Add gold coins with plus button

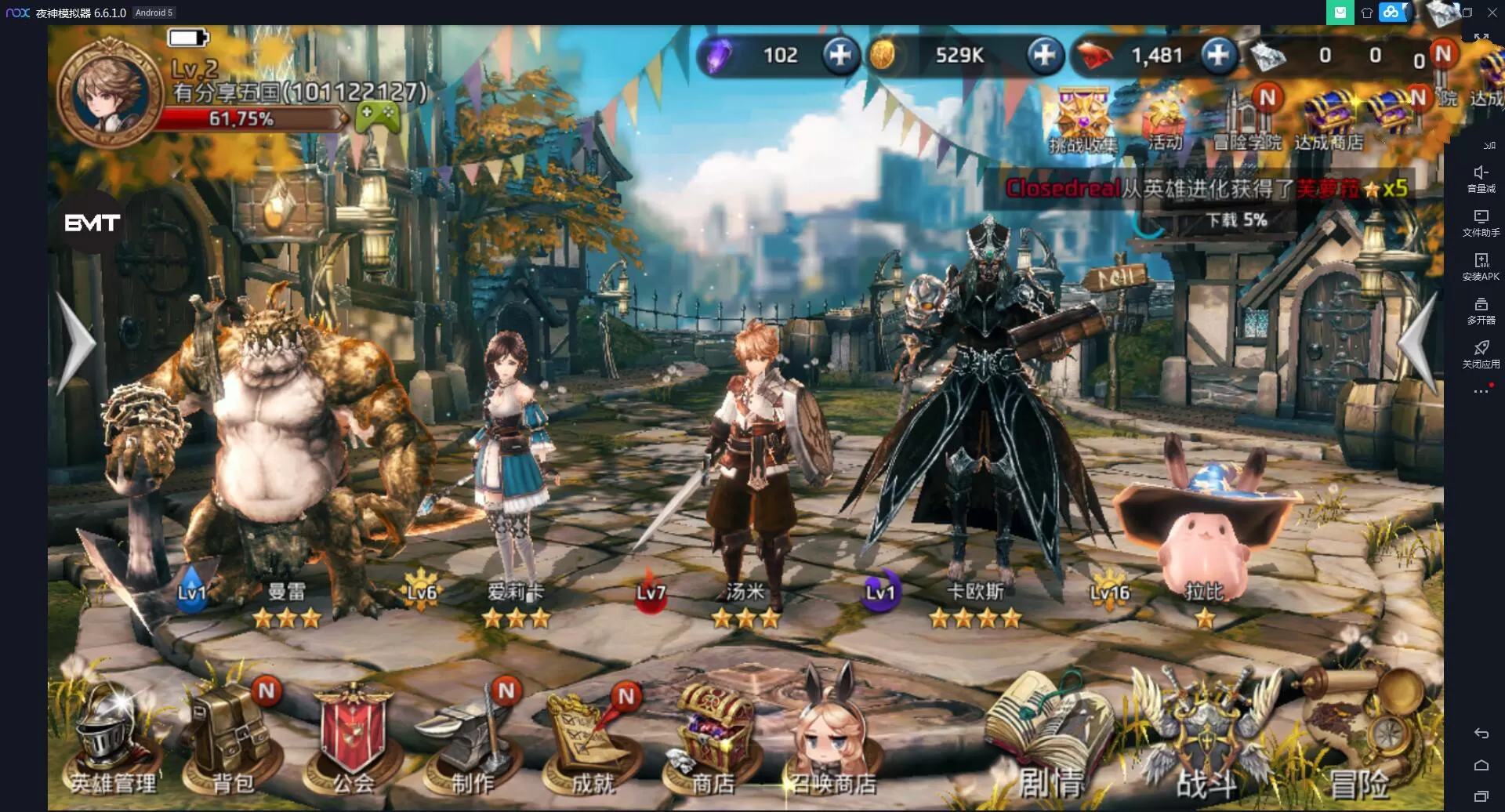tap(1045, 55)
